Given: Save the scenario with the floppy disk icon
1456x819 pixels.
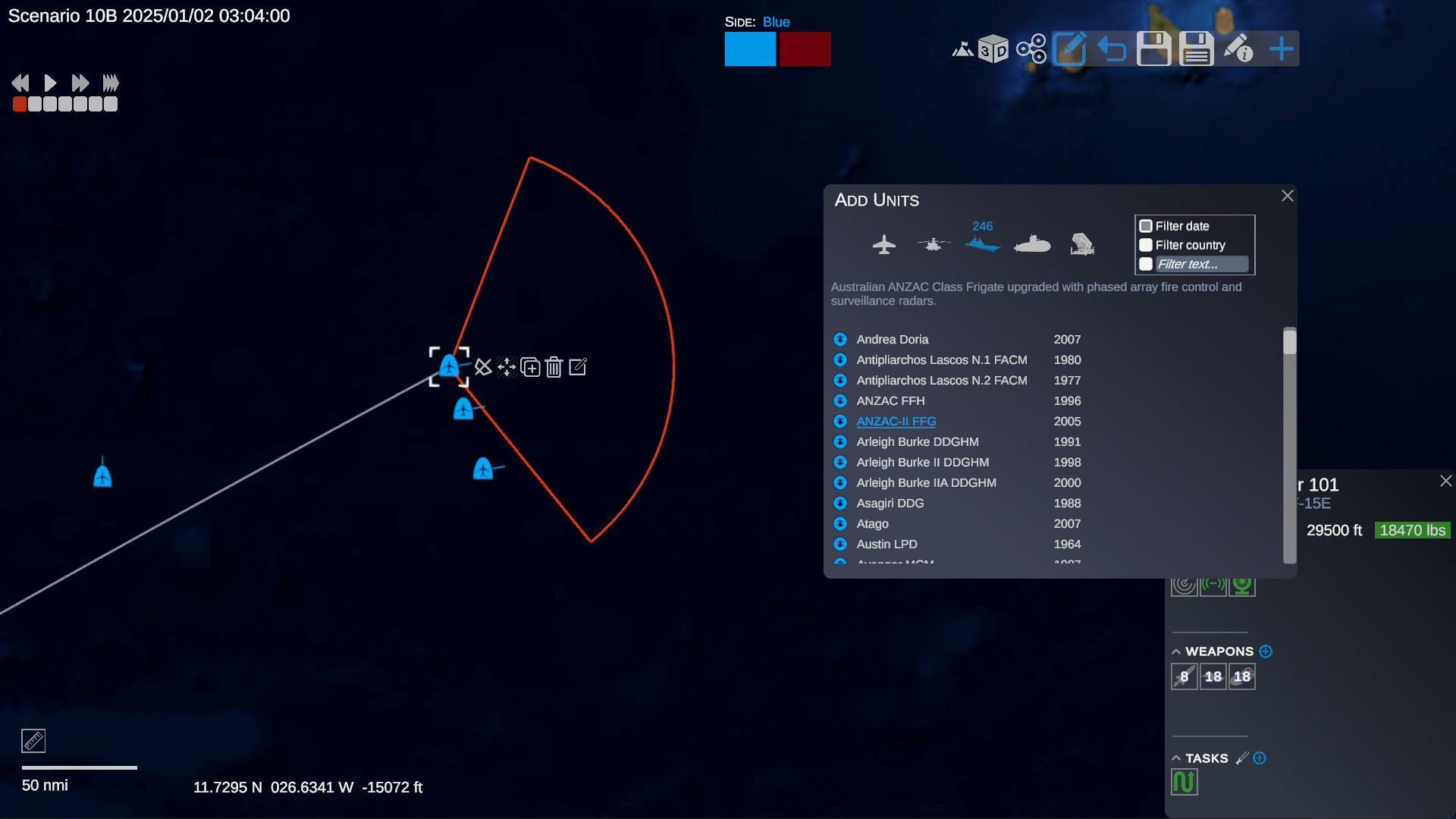Looking at the screenshot, I should click(1153, 48).
